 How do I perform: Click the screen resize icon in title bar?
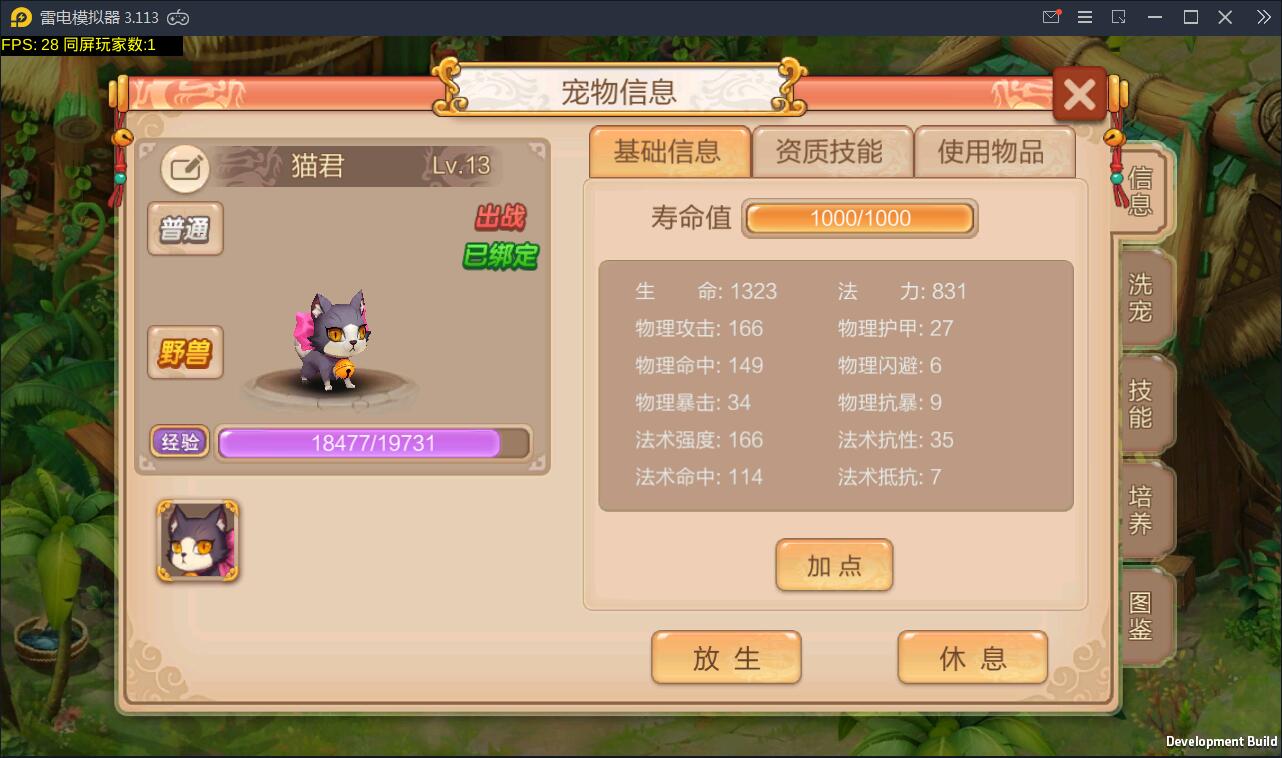coord(1119,16)
